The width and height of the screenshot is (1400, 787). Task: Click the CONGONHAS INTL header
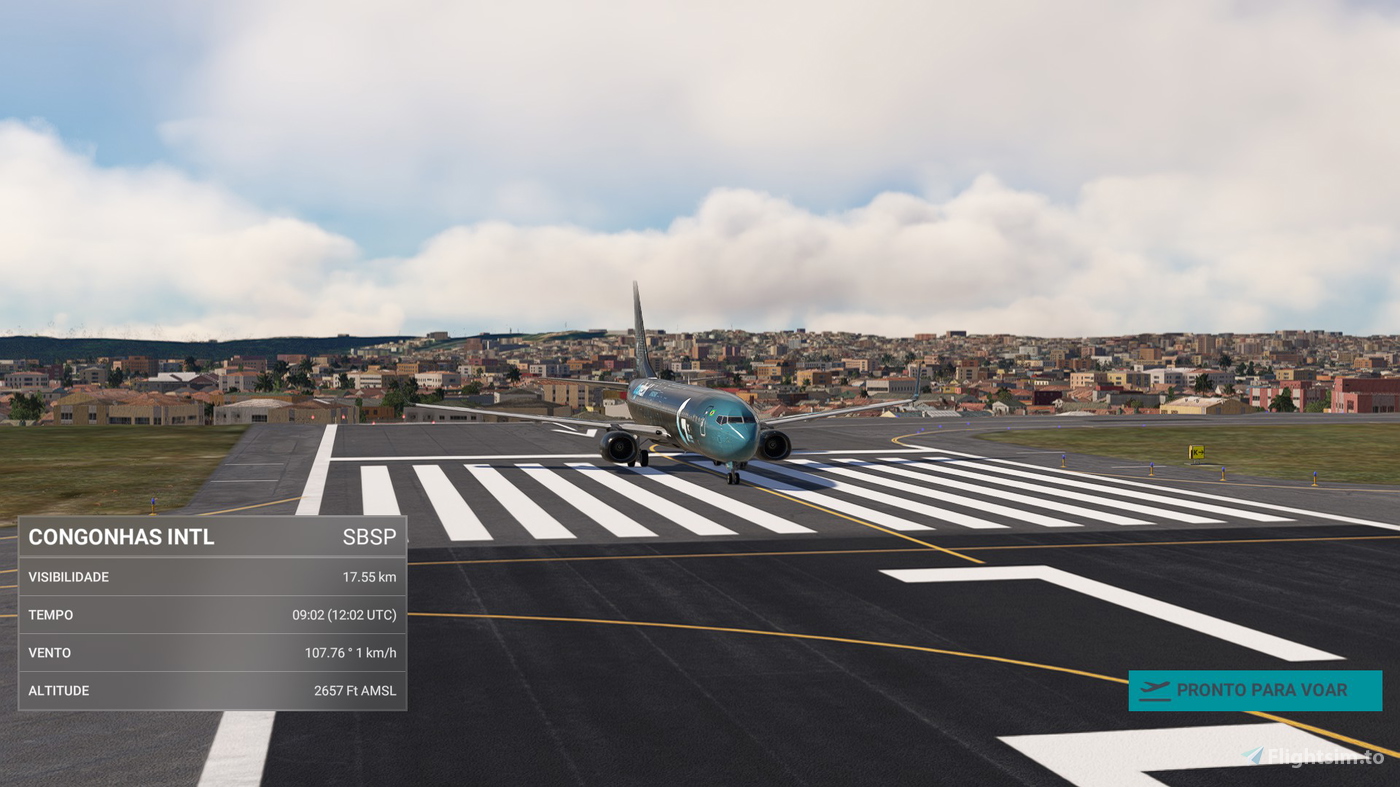point(120,536)
